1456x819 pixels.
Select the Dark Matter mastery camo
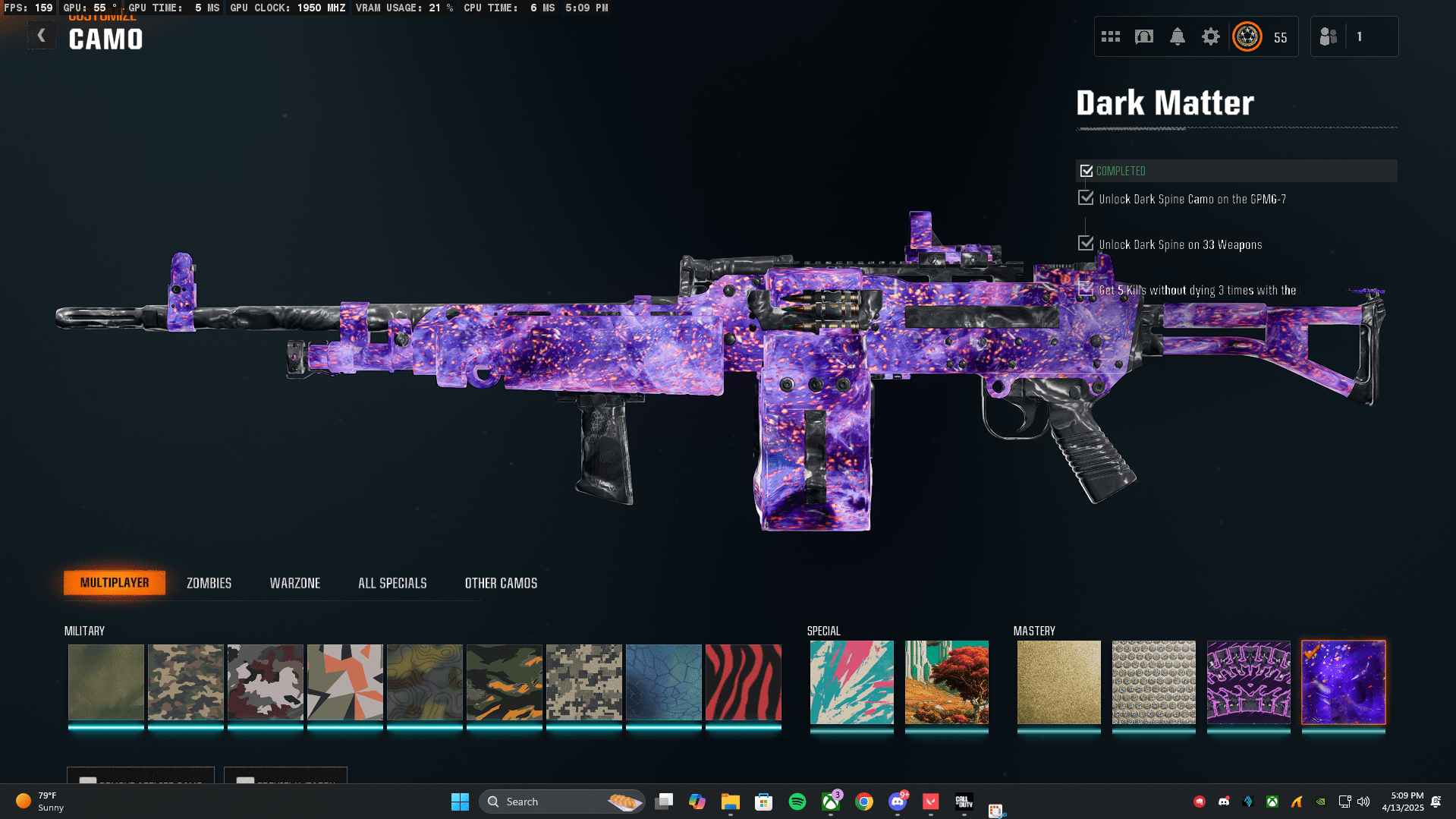(1343, 682)
